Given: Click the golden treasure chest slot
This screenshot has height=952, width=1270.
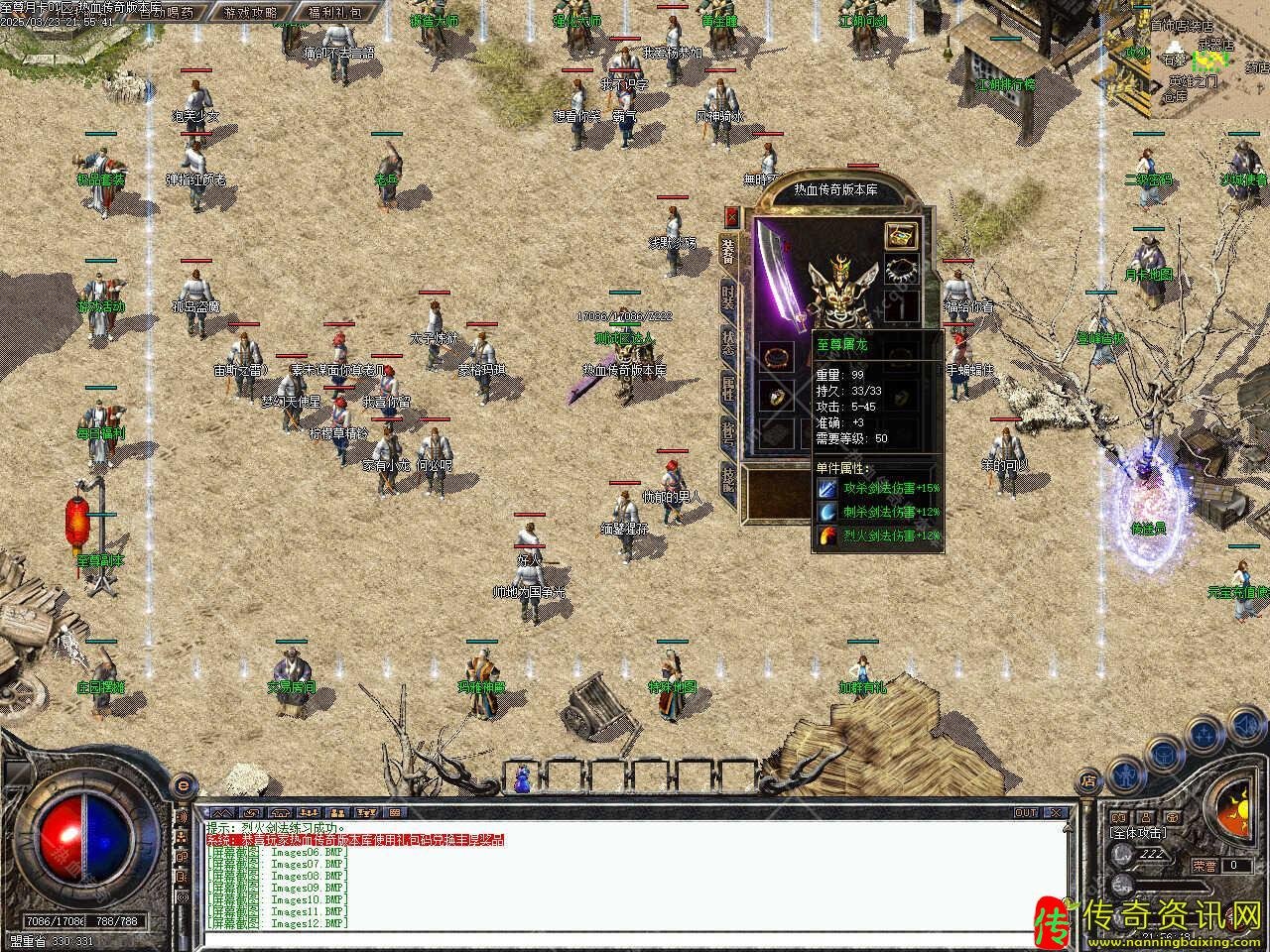Looking at the screenshot, I should (x=900, y=235).
